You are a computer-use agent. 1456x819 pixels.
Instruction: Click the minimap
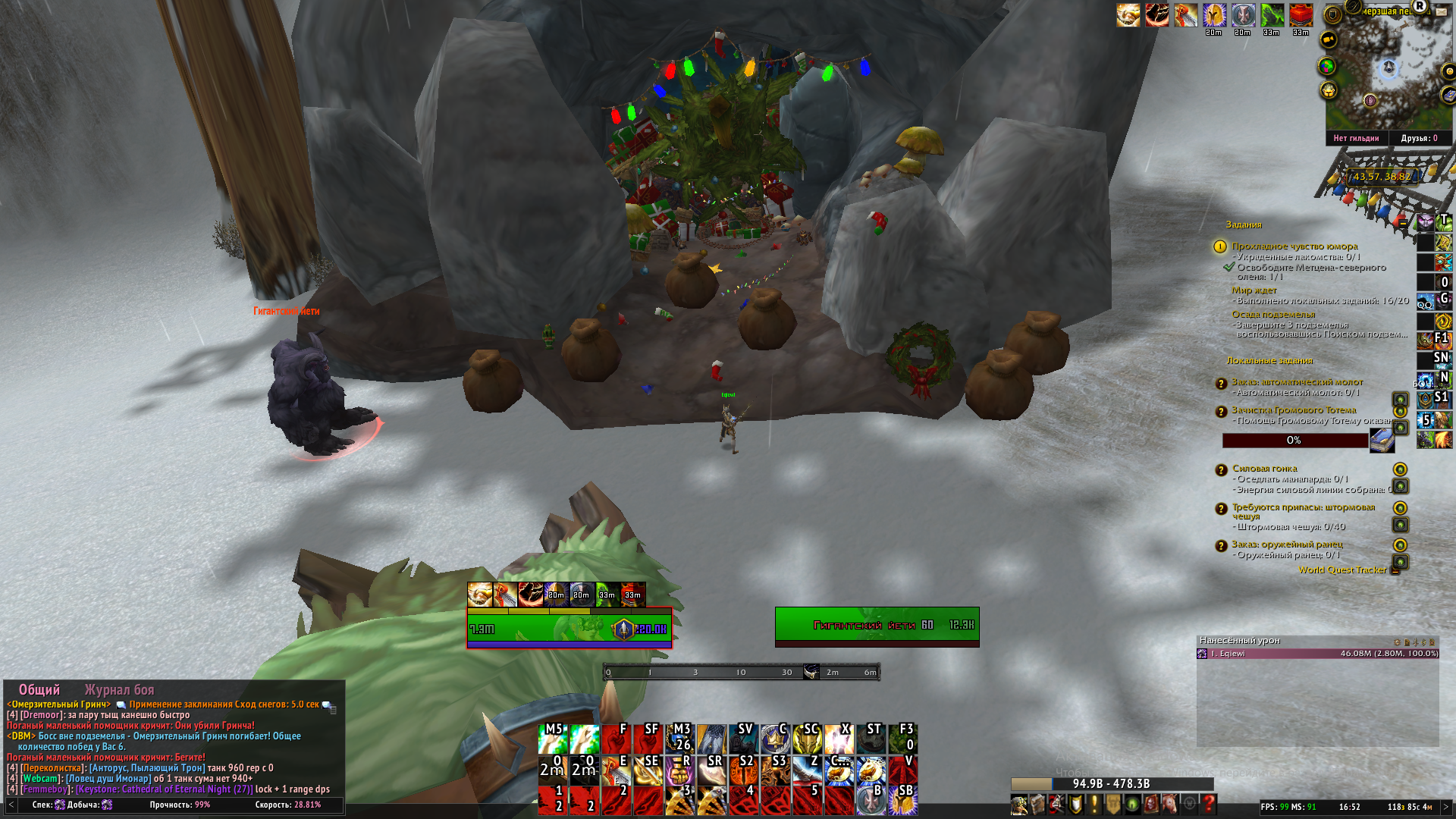tap(1388, 76)
